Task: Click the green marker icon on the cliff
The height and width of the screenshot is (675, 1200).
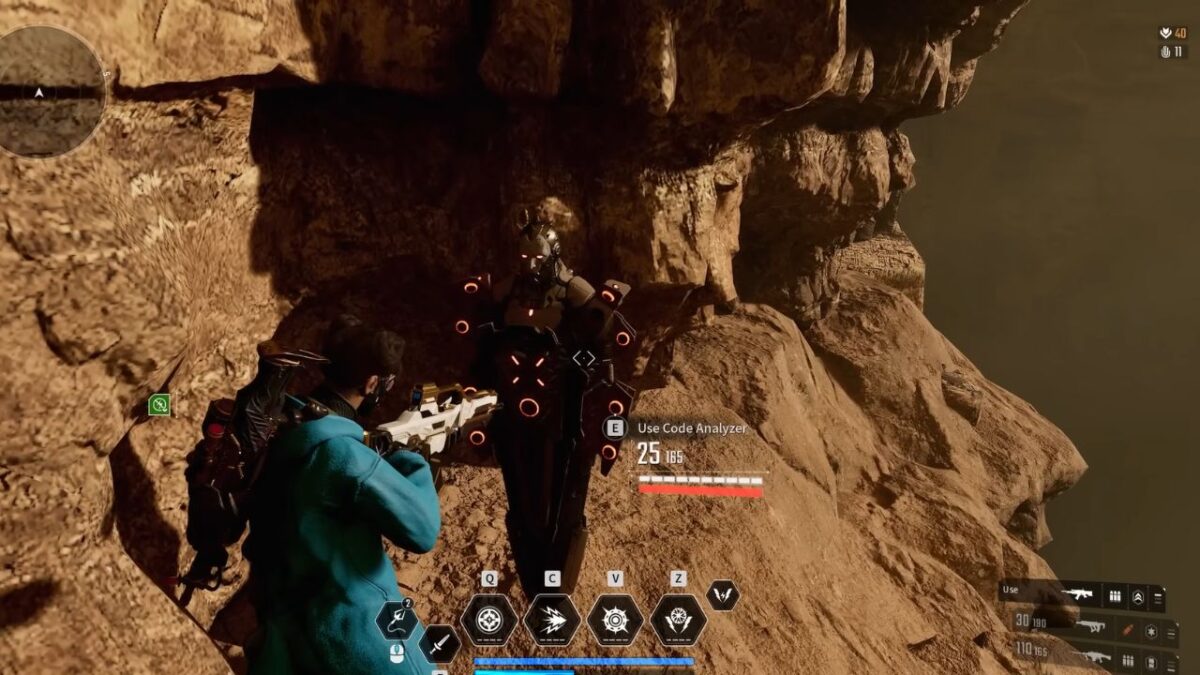Action: pyautogui.click(x=159, y=405)
